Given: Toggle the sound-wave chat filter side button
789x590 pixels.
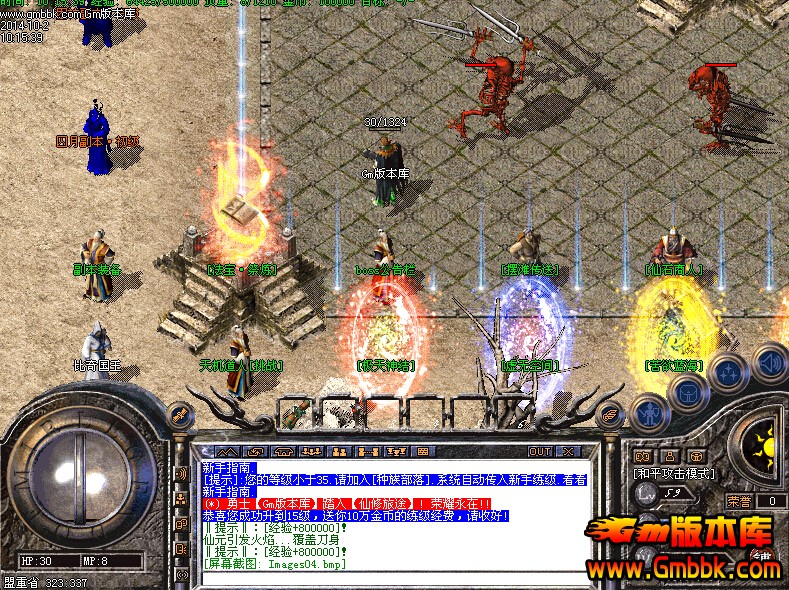Looking at the screenshot, I should 182,472.
